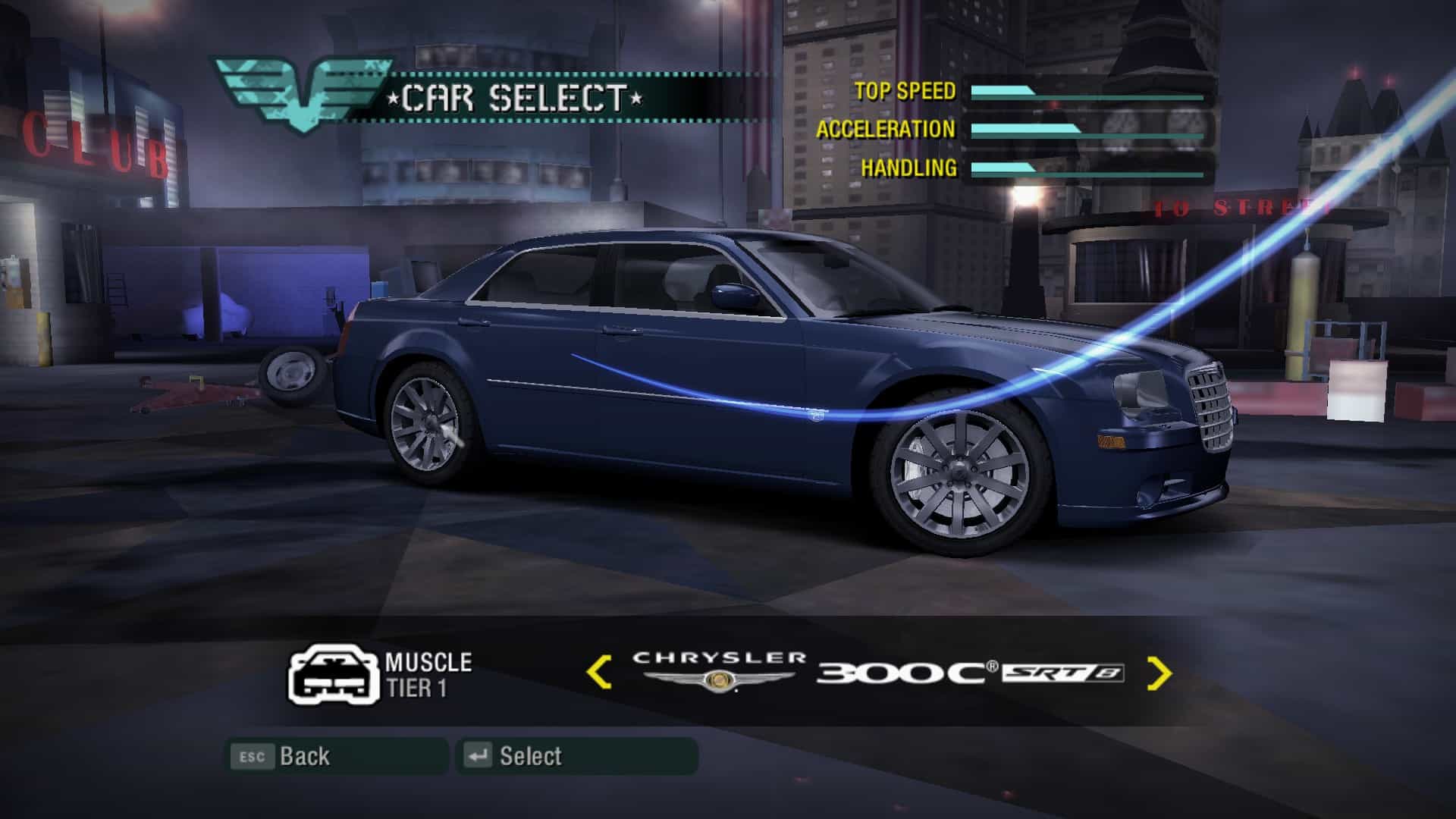Show the previous car with left arrow

coord(599,673)
